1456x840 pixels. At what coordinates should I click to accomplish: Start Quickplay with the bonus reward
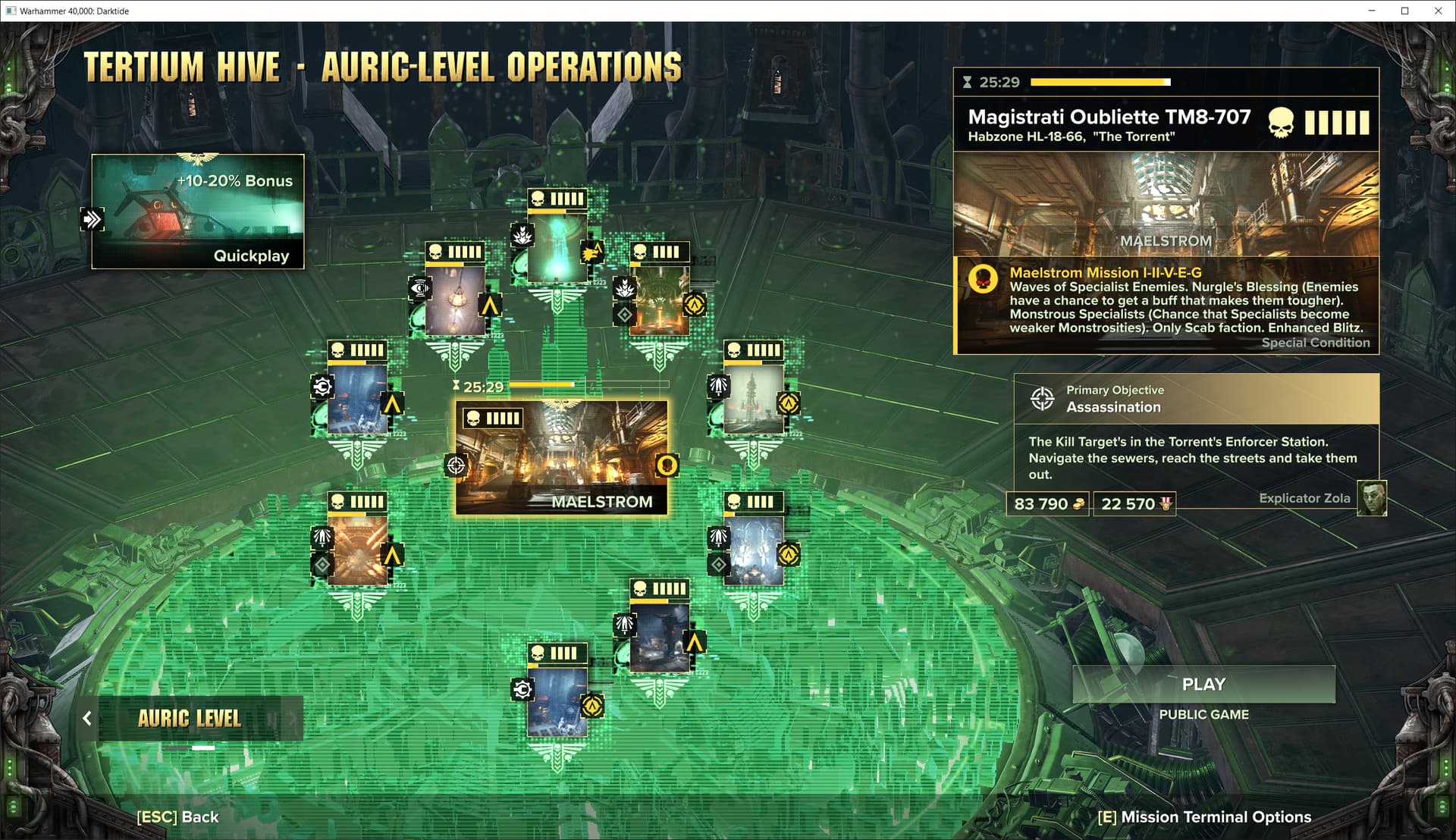(x=198, y=212)
